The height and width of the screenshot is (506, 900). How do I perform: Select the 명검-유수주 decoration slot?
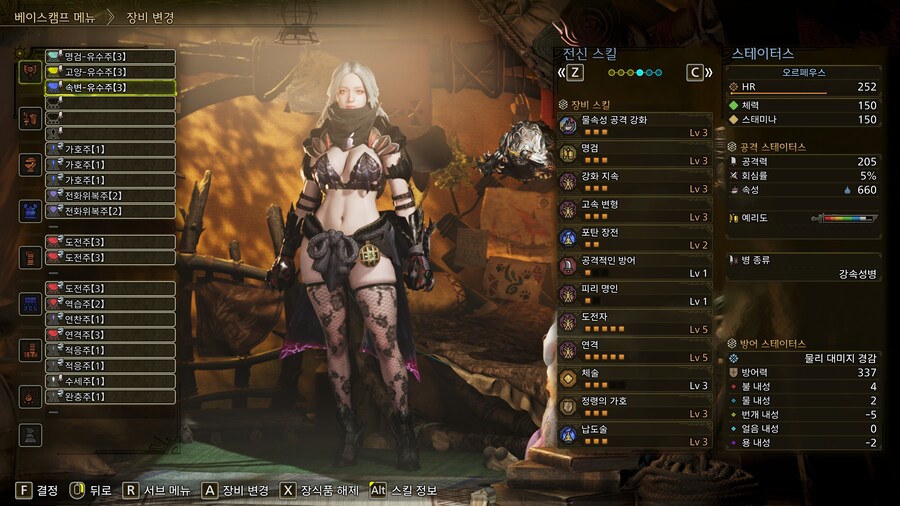[x=110, y=57]
